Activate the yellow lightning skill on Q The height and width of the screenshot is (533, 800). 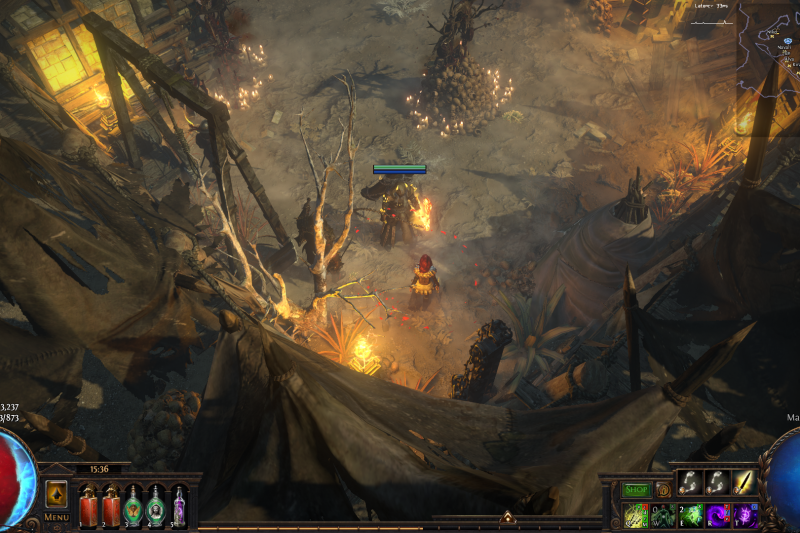pos(635,515)
